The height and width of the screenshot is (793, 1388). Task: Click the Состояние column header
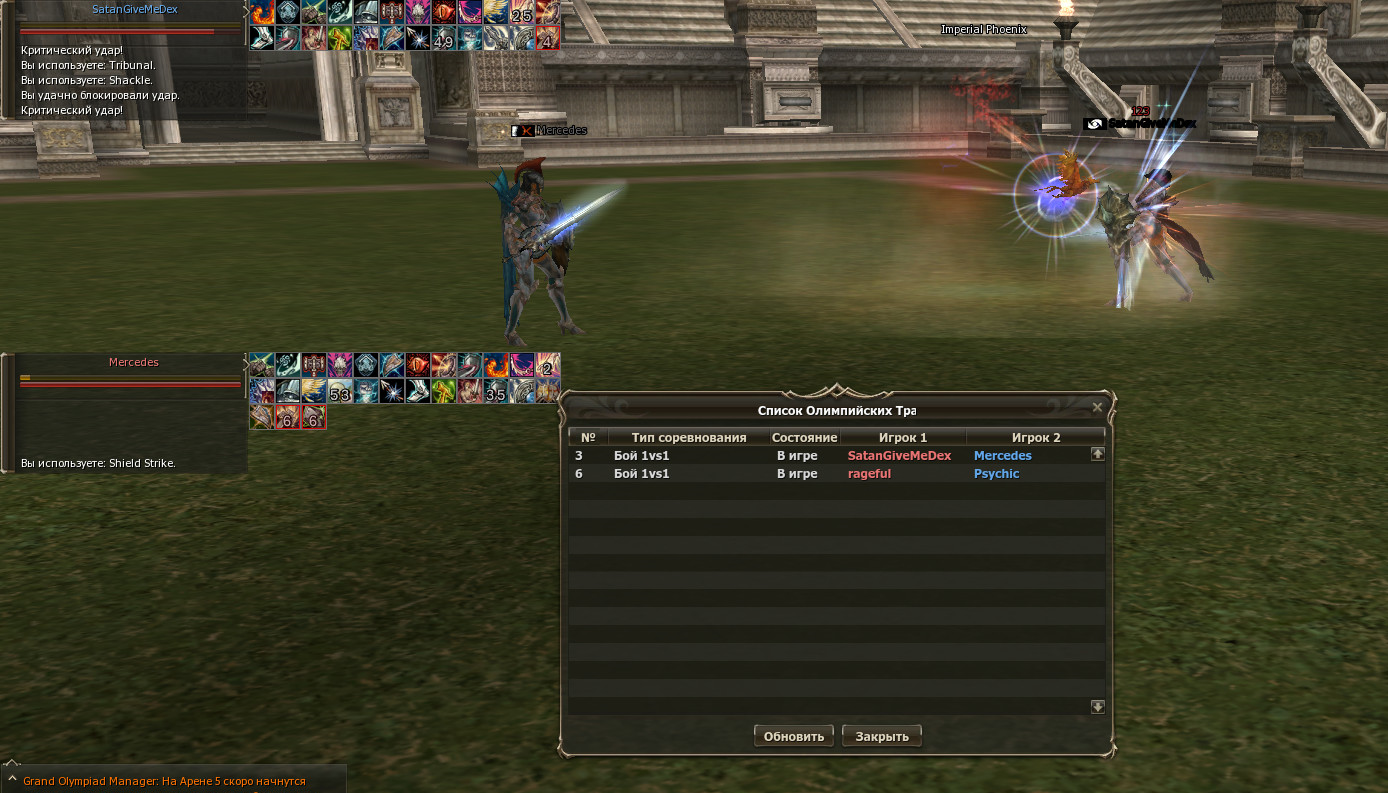(804, 437)
